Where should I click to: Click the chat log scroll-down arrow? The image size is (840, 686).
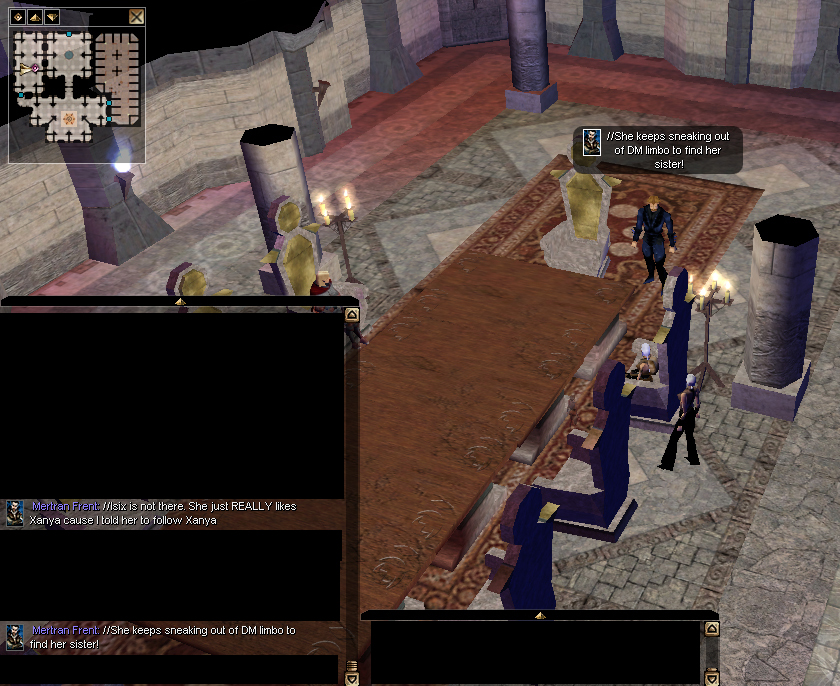point(351,678)
